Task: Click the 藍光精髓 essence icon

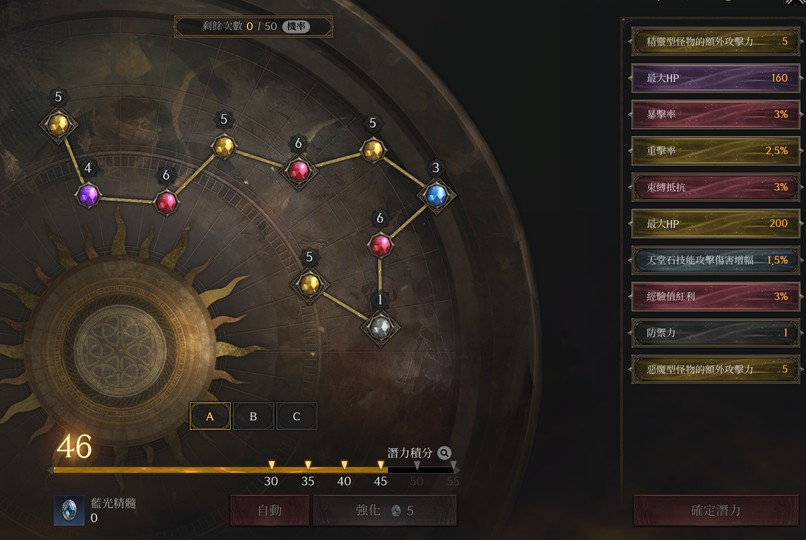Action: tap(69, 510)
